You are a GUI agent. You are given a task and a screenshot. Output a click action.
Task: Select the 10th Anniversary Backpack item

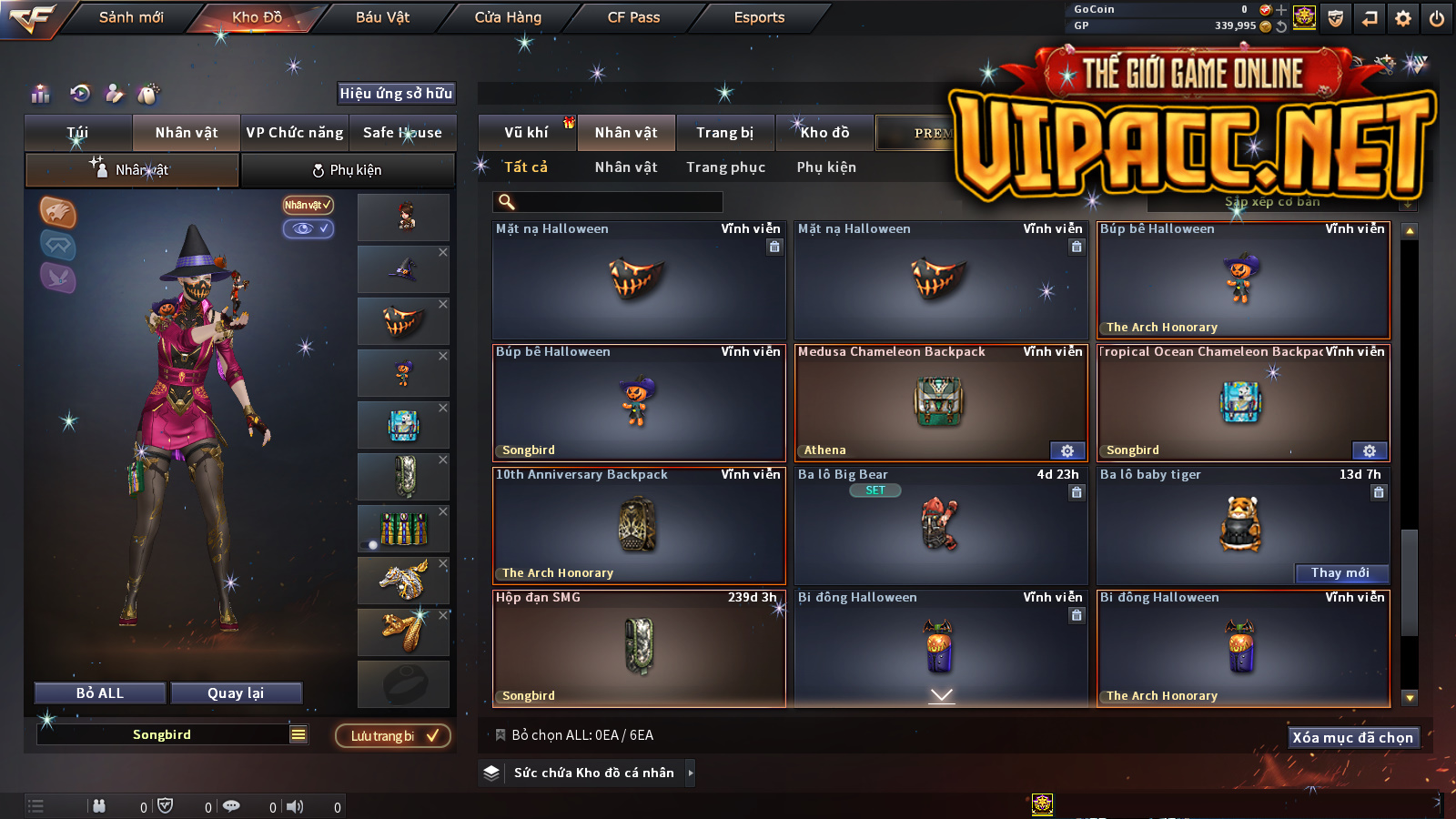638,525
